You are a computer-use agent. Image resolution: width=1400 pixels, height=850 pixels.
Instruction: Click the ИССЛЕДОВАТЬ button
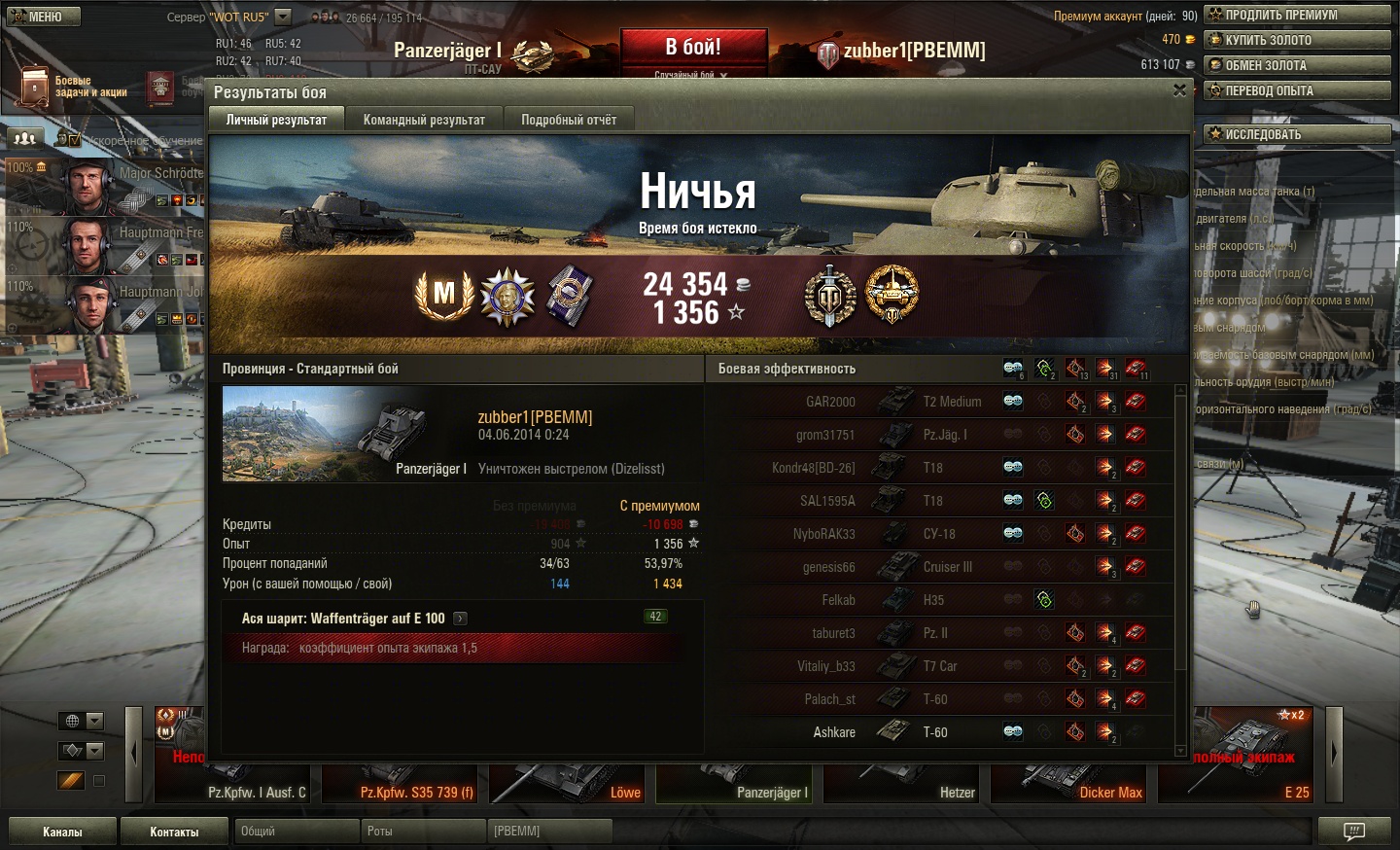pyautogui.click(x=1298, y=134)
